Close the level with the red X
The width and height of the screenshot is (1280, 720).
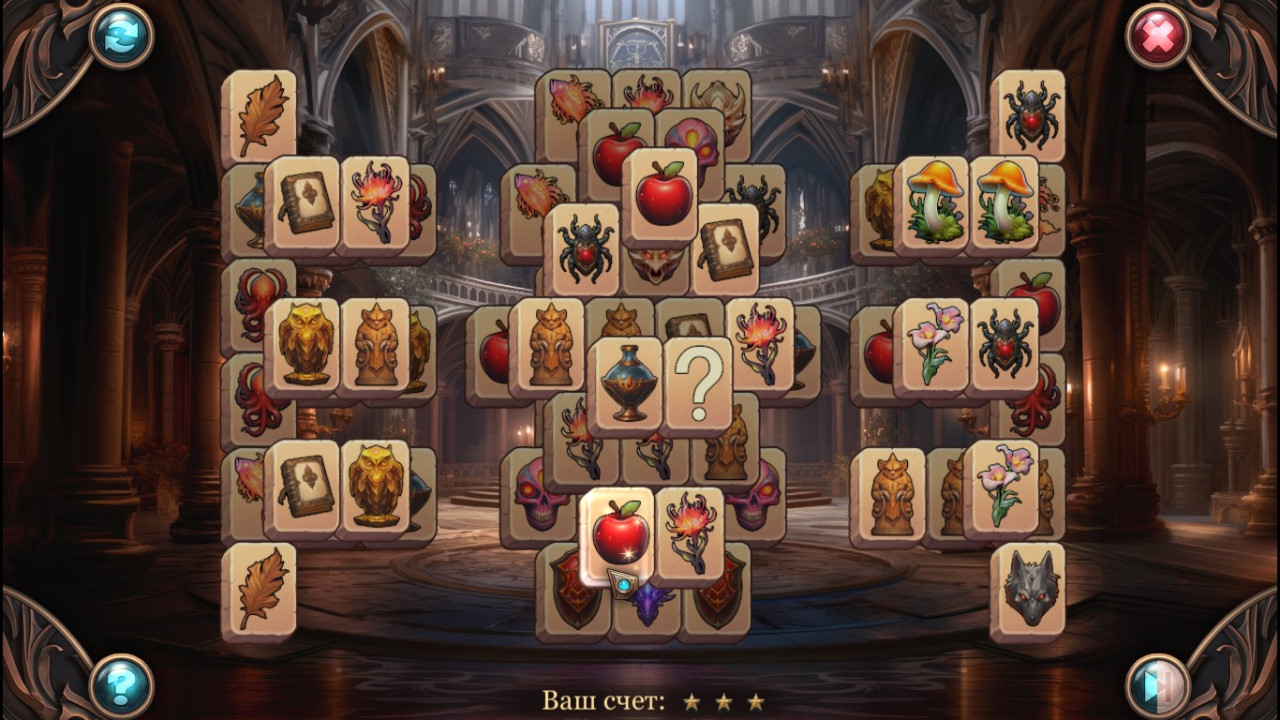(1158, 36)
